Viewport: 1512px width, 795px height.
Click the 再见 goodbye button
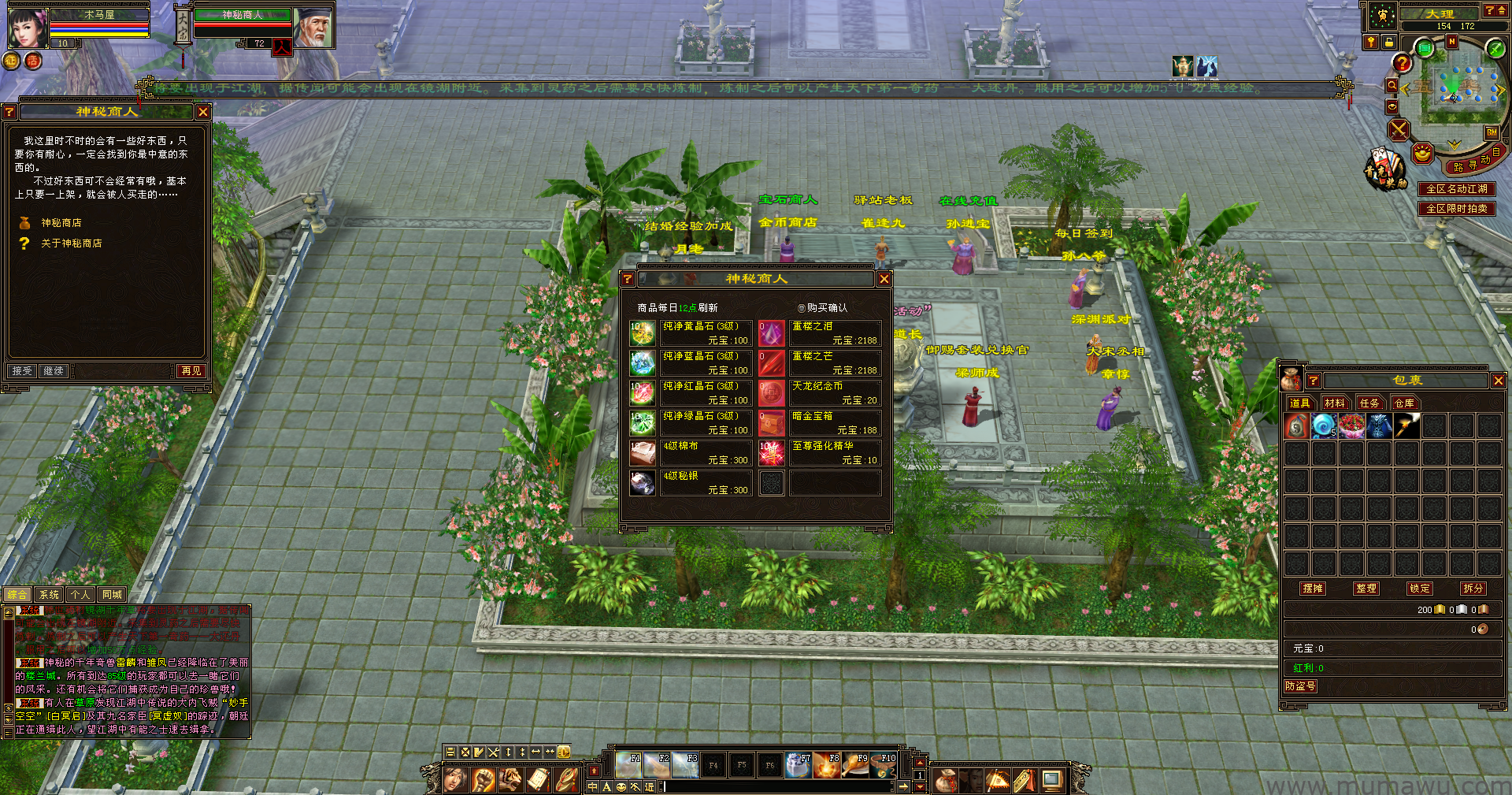(191, 371)
